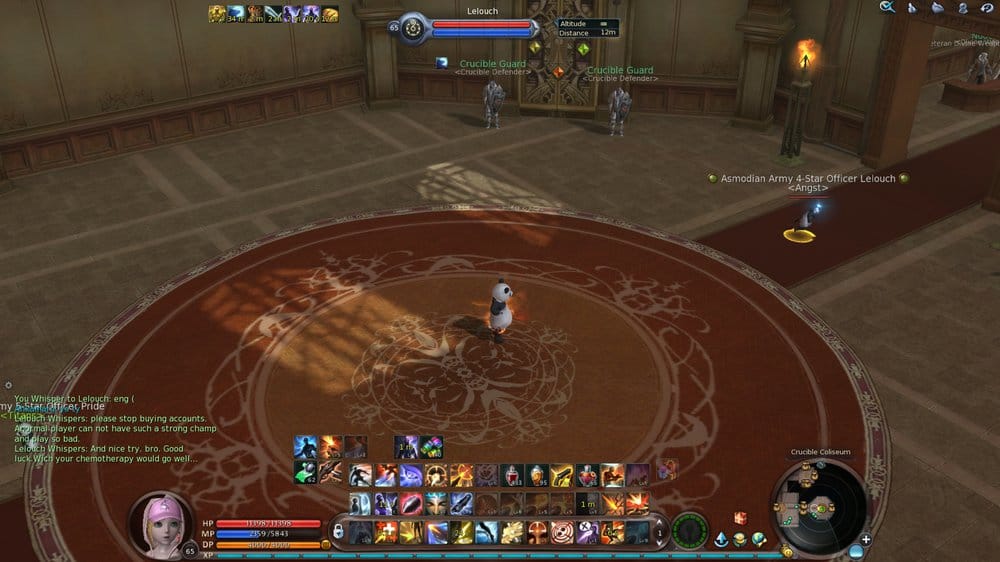Viewport: 1000px width, 562px height.
Task: Open the magnifying glass search icon
Action: pos(886,8)
